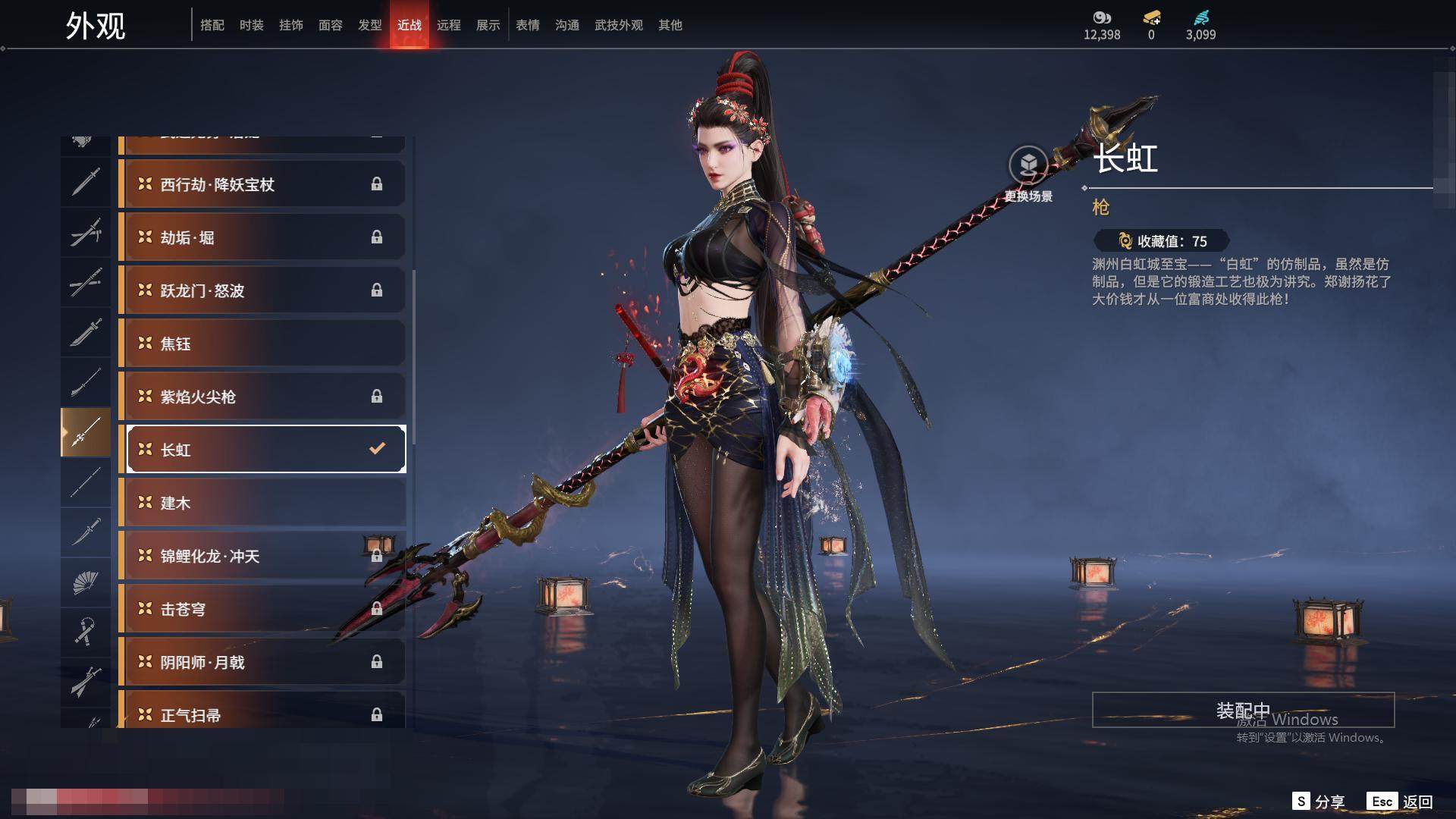Select the 建木 weapon skin
The width and height of the screenshot is (1456, 819).
coord(262,503)
